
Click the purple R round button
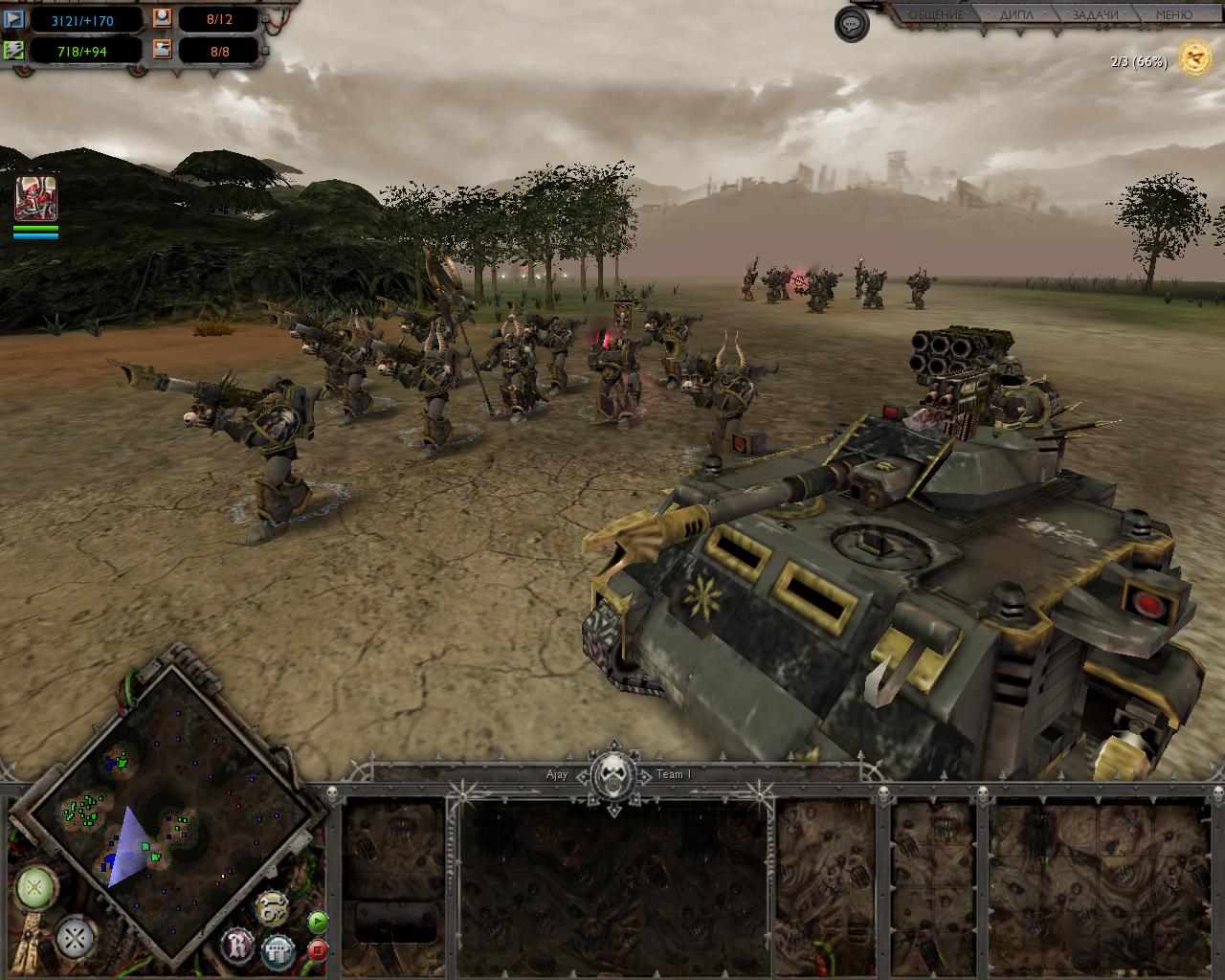tap(238, 946)
